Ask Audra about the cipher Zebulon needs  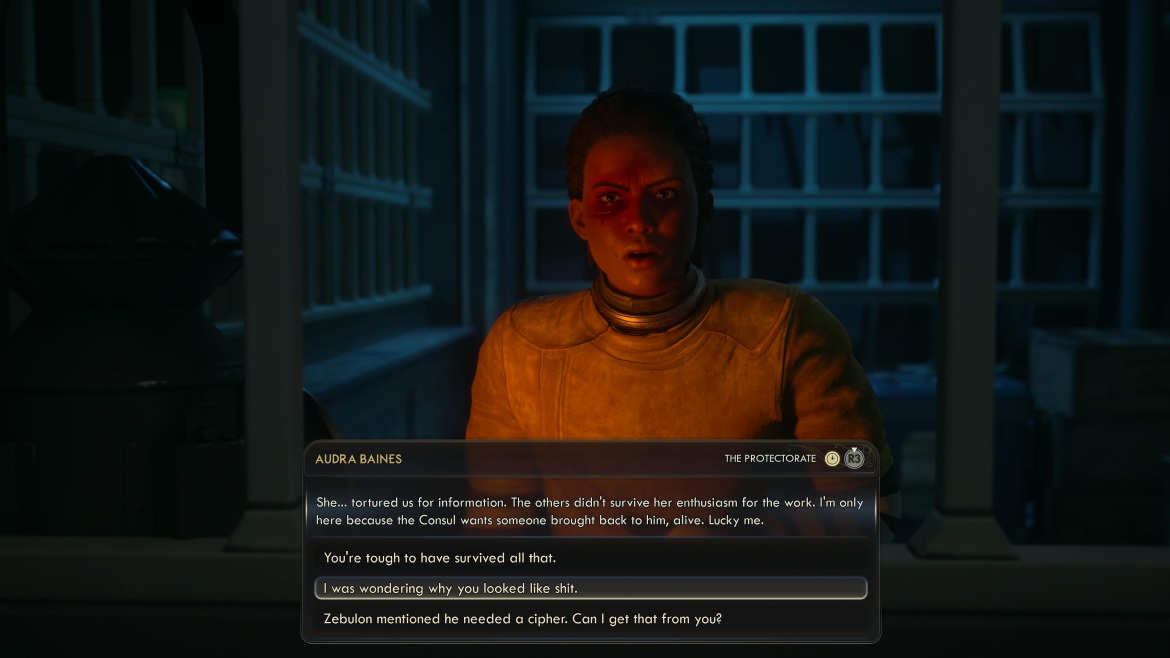pos(522,619)
